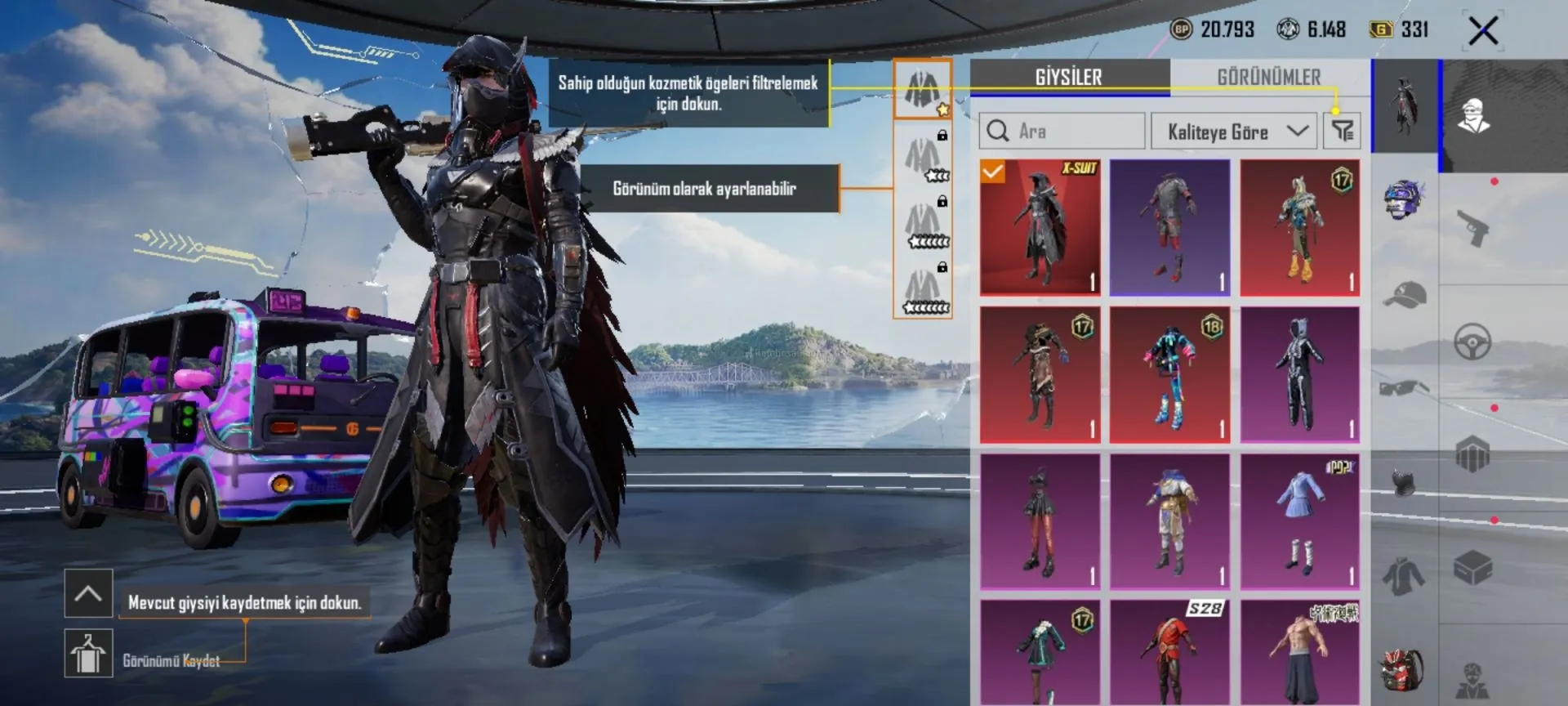Select the GİYSİLER tab
The height and width of the screenshot is (706, 1568).
coord(1069,78)
